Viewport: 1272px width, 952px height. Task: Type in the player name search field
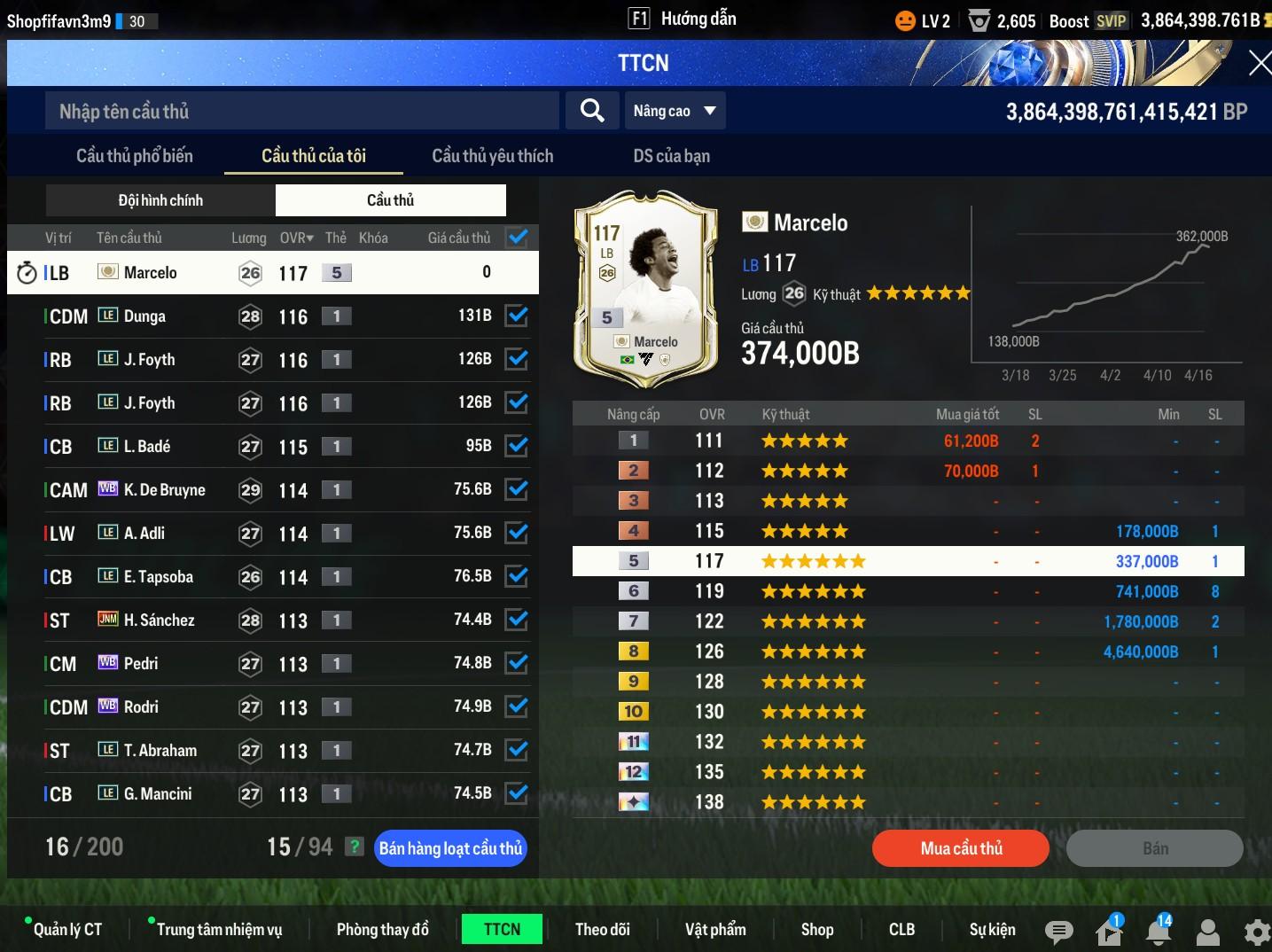coord(301,111)
